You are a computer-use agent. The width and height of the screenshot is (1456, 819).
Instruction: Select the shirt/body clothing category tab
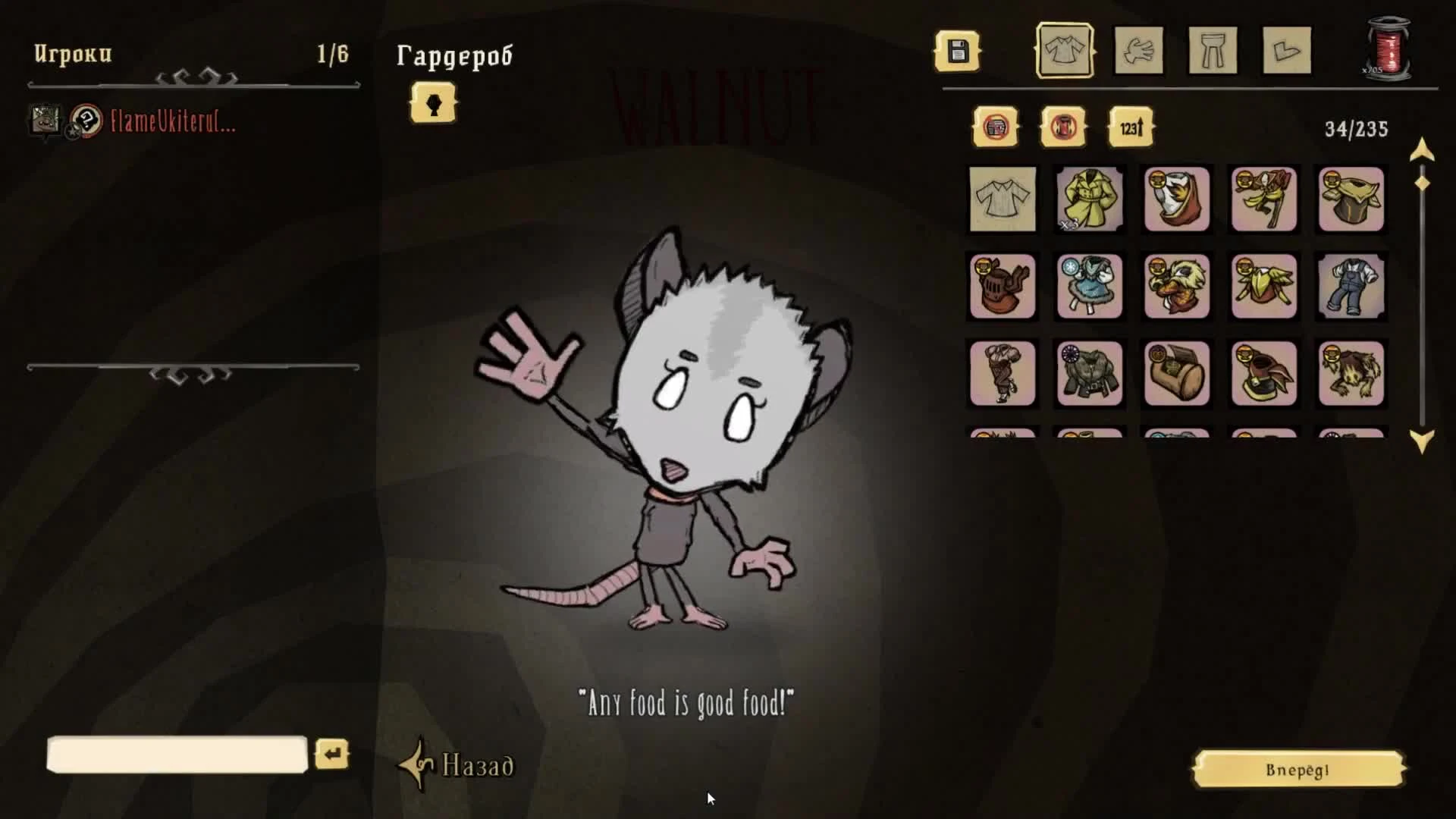point(1065,52)
